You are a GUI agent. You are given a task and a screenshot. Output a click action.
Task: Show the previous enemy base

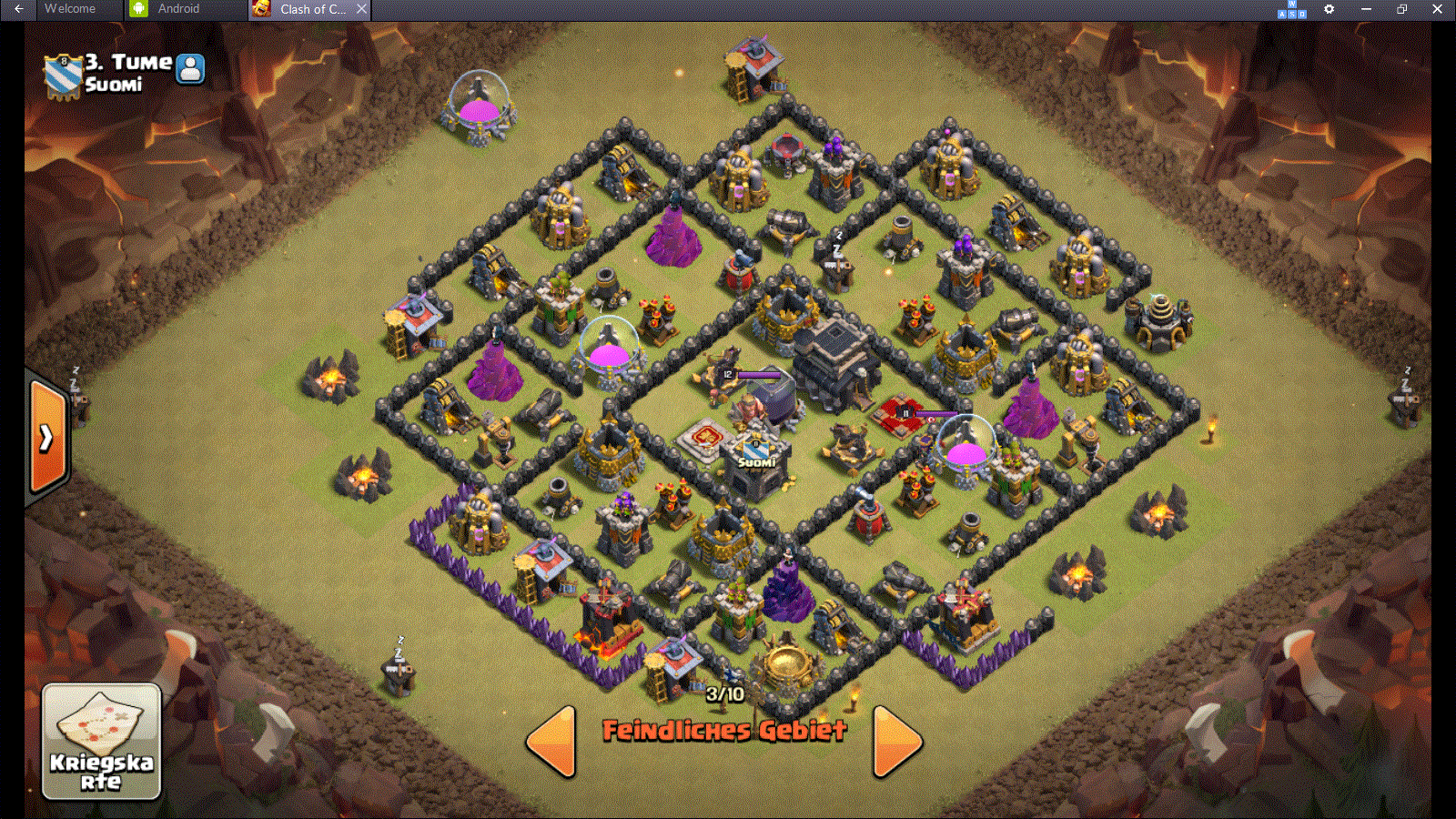(552, 741)
